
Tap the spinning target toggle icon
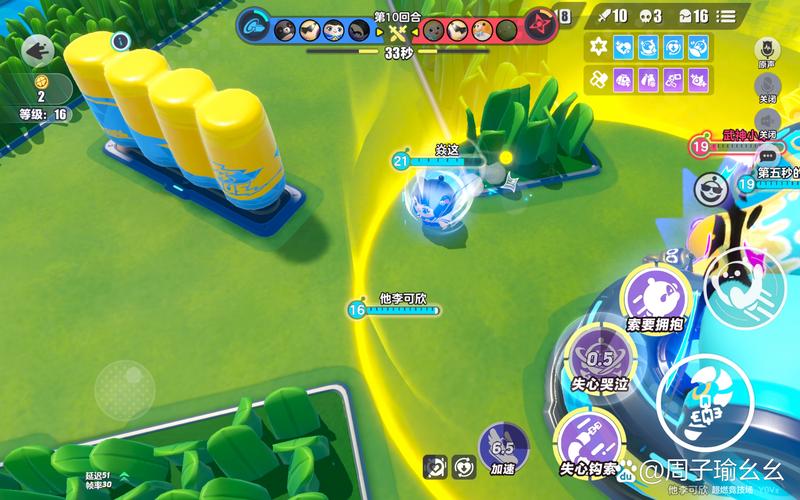click(436, 465)
